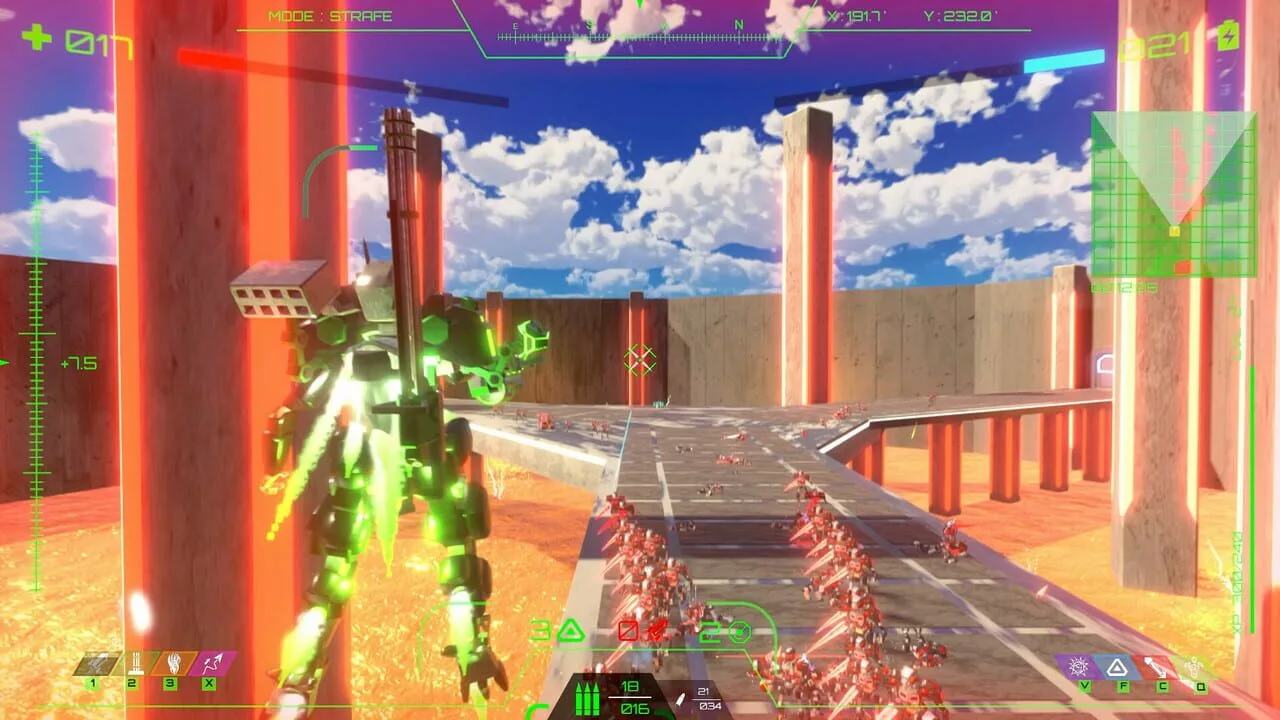Open the compass heading strip at top center
The height and width of the screenshot is (720, 1280).
tap(640, 35)
